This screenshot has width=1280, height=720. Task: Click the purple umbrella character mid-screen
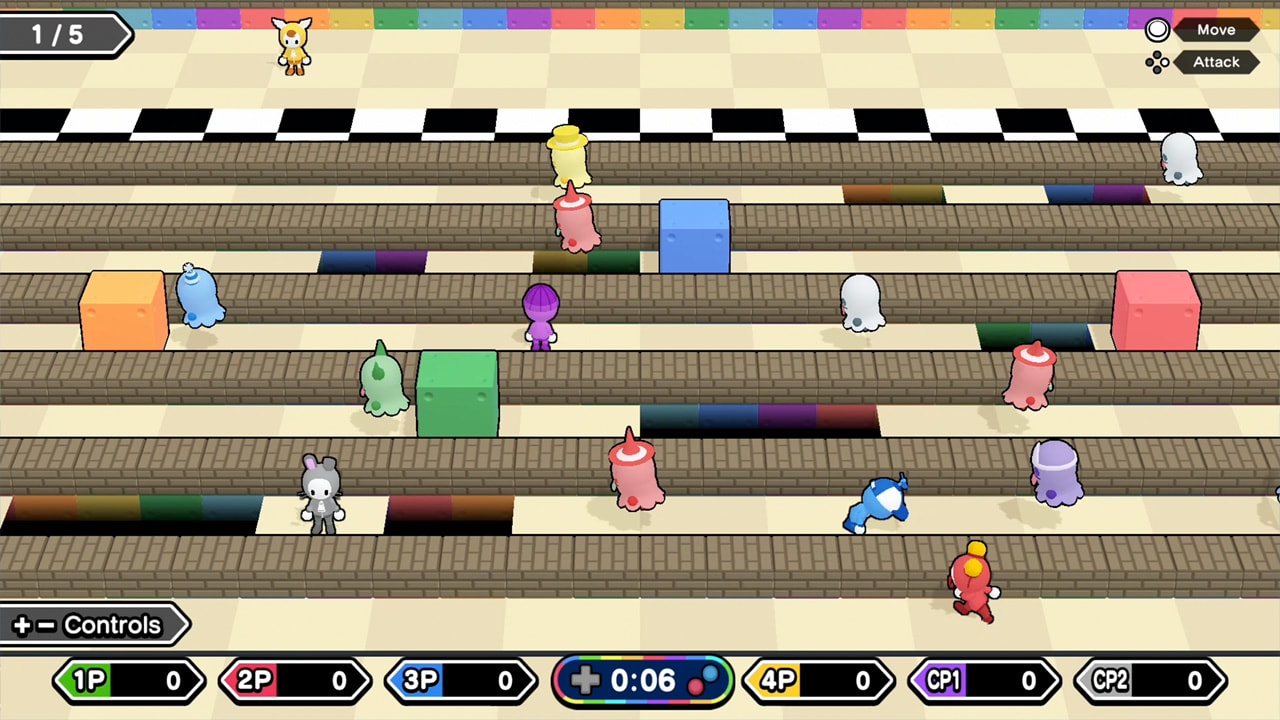pyautogui.click(x=539, y=315)
